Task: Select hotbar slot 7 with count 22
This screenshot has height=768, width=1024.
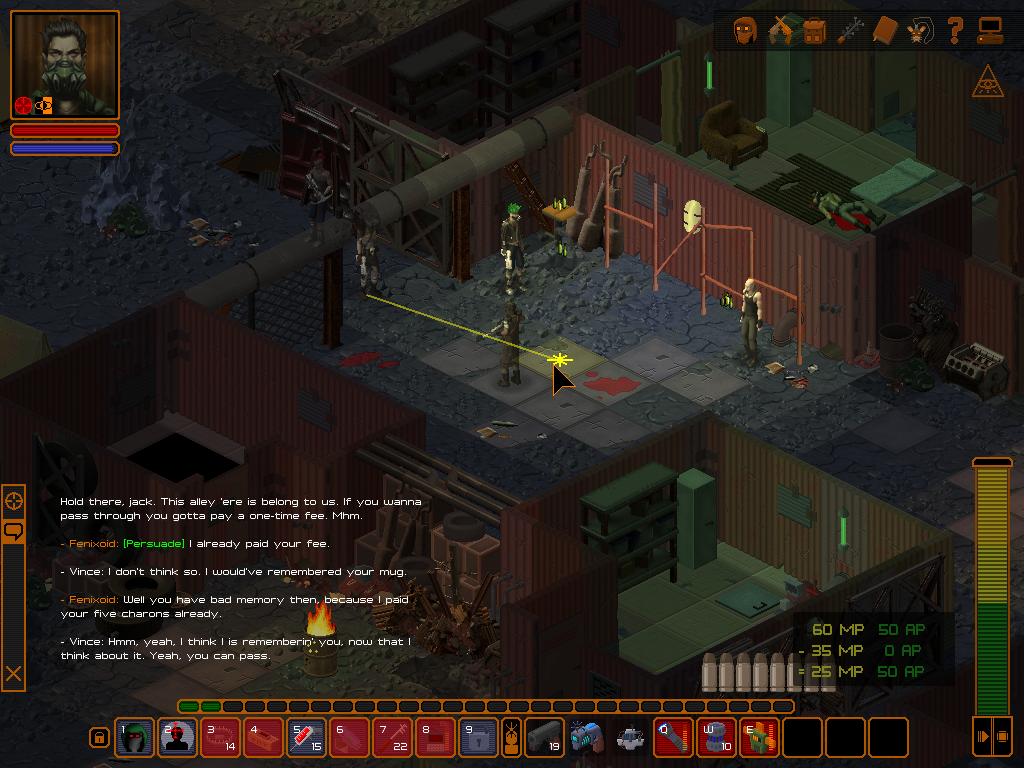Action: click(x=393, y=738)
